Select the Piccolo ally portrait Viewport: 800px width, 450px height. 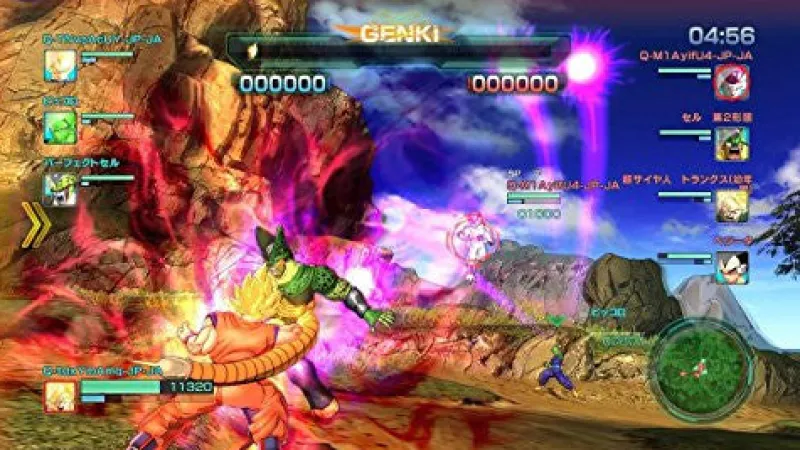59,126
